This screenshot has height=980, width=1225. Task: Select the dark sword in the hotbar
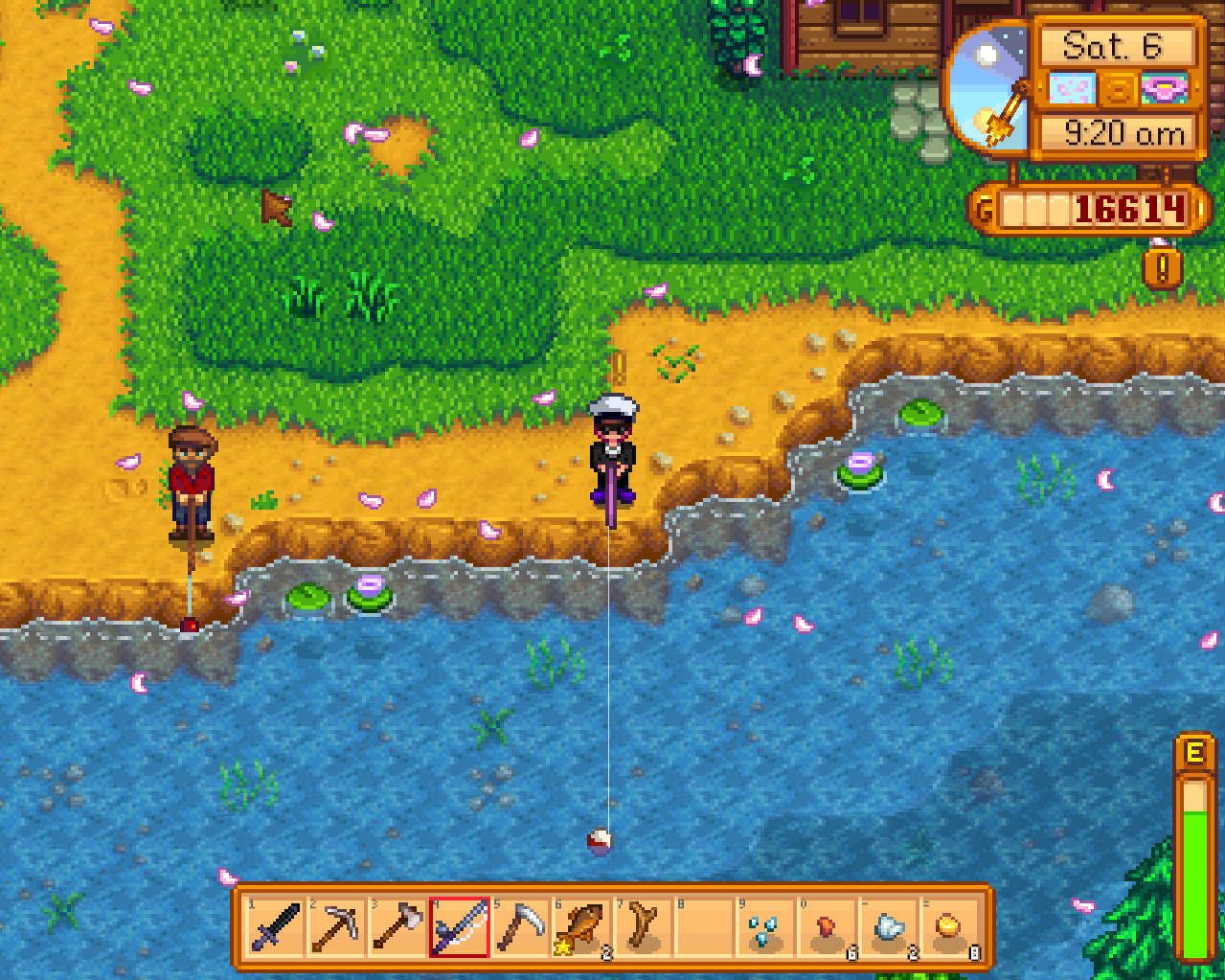pos(276,927)
